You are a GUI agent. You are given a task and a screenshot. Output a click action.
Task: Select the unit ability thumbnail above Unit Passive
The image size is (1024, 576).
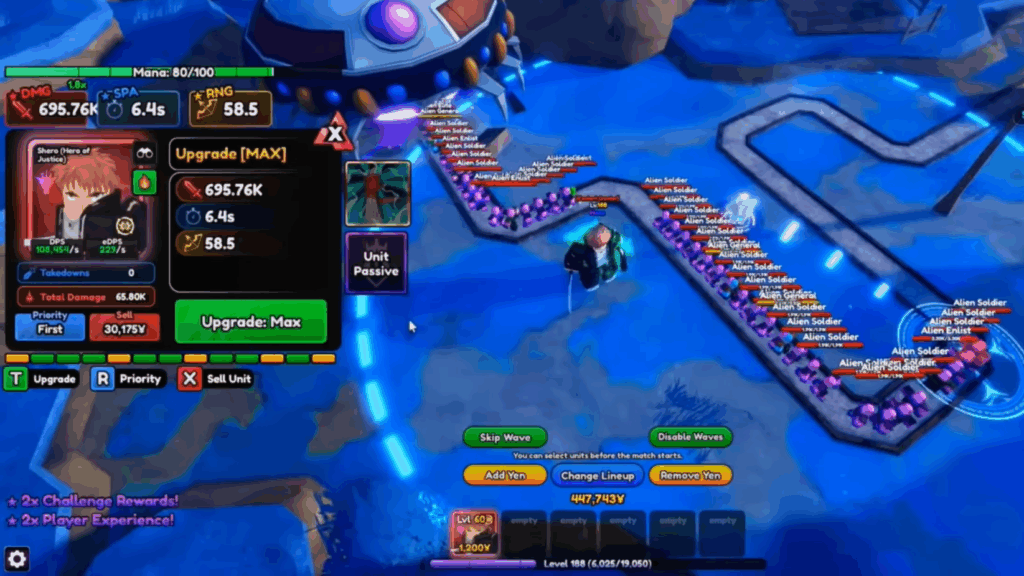[377, 193]
